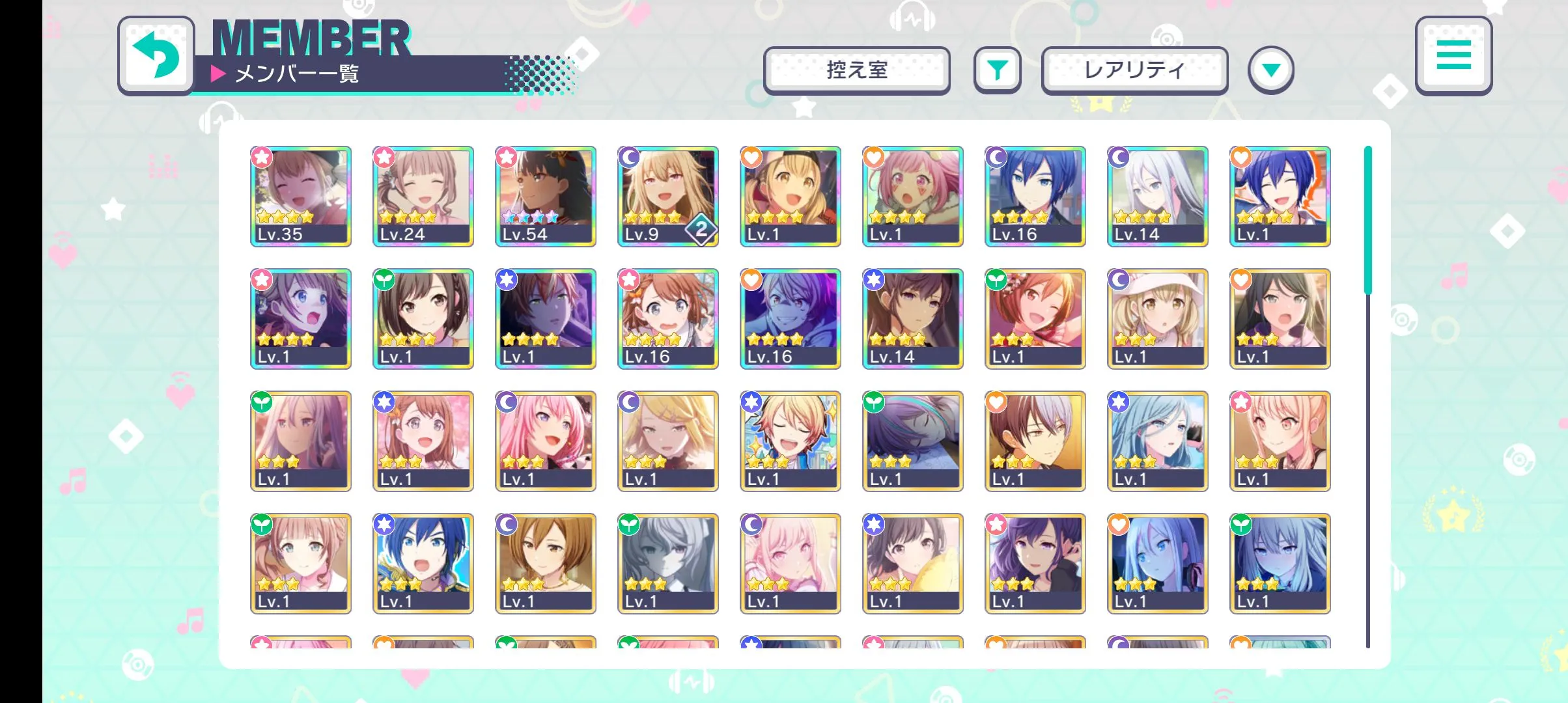Viewport: 1568px width, 703px height.
Task: Choose the Lv.54 member card
Action: (x=546, y=196)
